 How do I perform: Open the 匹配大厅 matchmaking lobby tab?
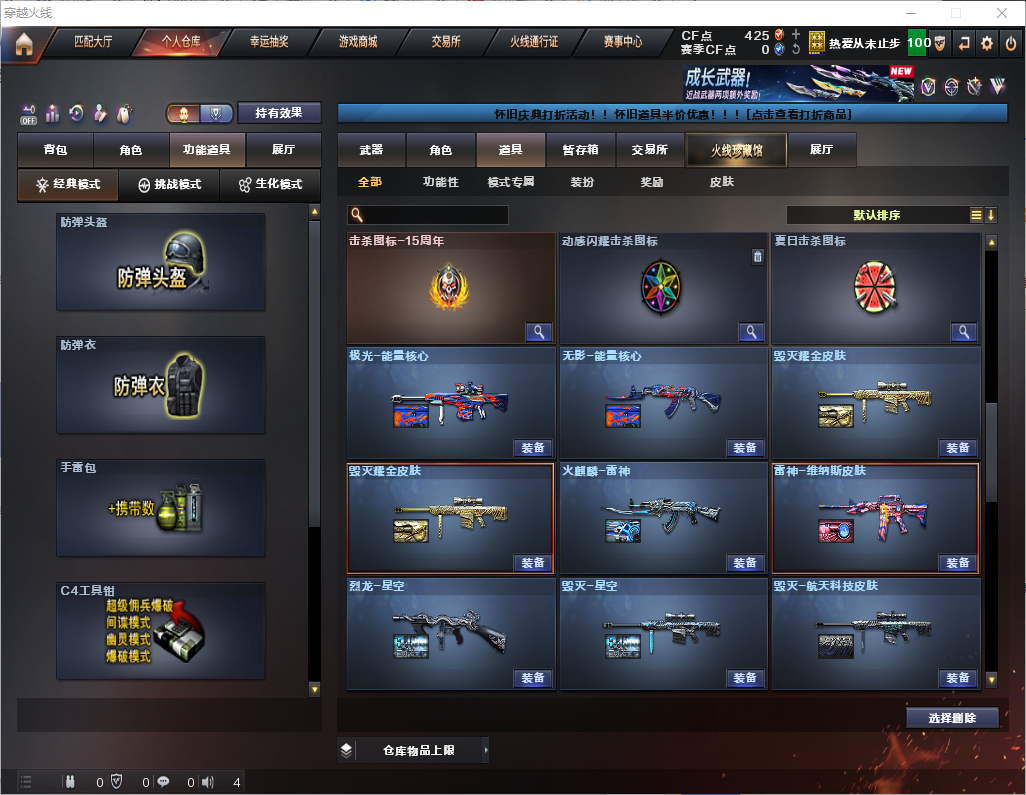point(95,42)
